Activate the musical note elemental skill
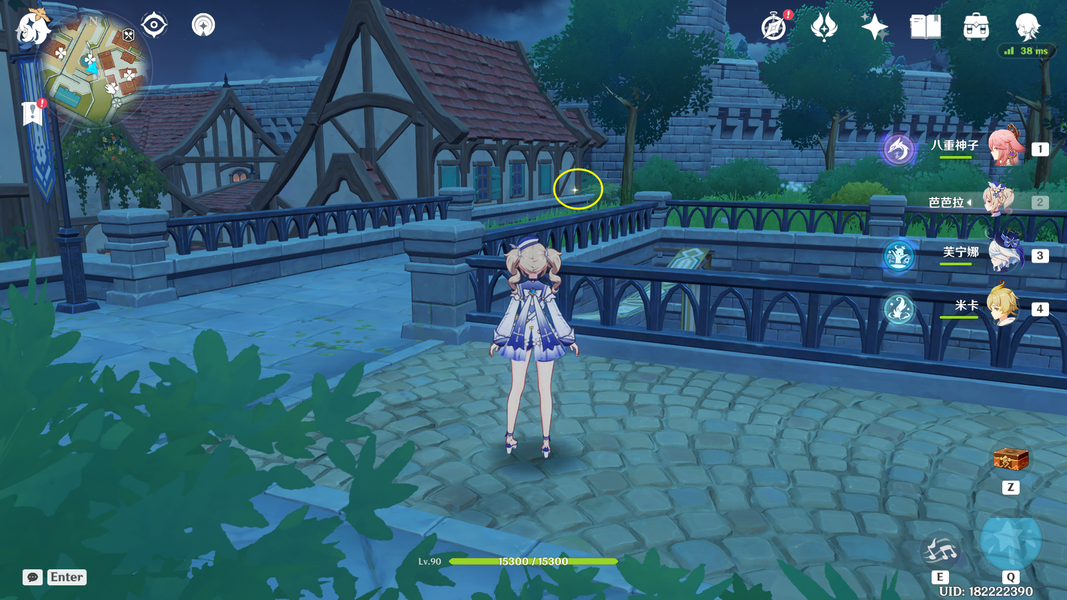Image resolution: width=1067 pixels, height=600 pixels. (940, 549)
